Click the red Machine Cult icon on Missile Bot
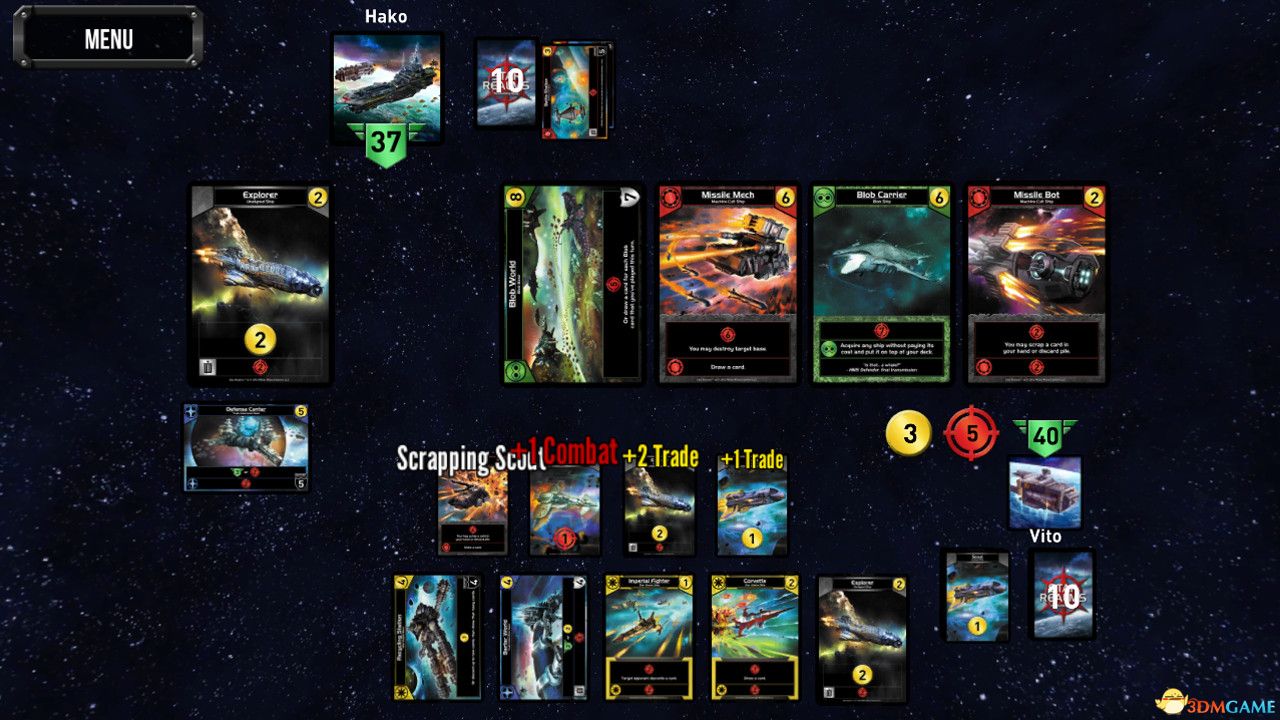1280x720 pixels. (x=980, y=197)
